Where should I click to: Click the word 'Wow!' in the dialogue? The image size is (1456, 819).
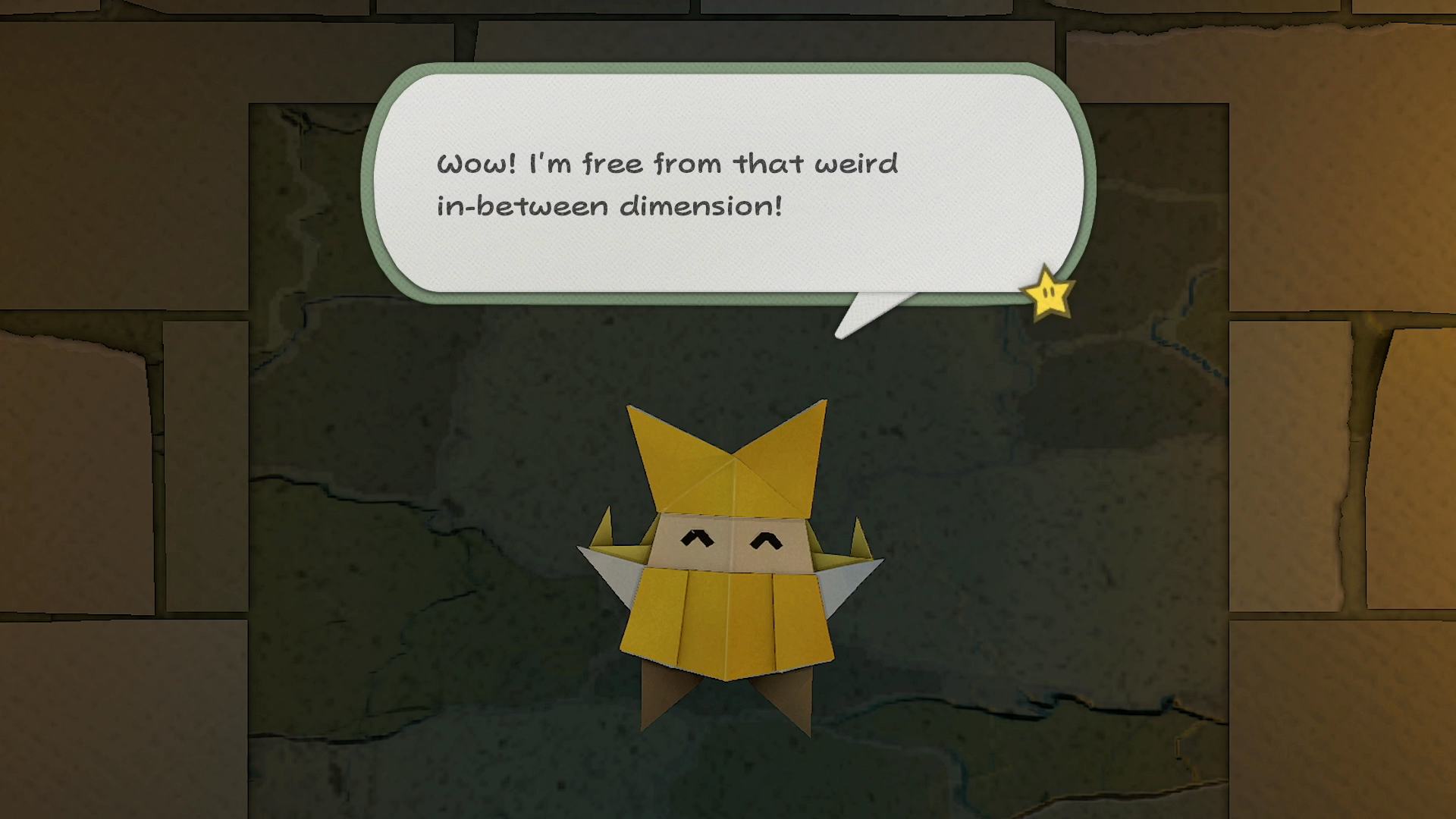474,162
